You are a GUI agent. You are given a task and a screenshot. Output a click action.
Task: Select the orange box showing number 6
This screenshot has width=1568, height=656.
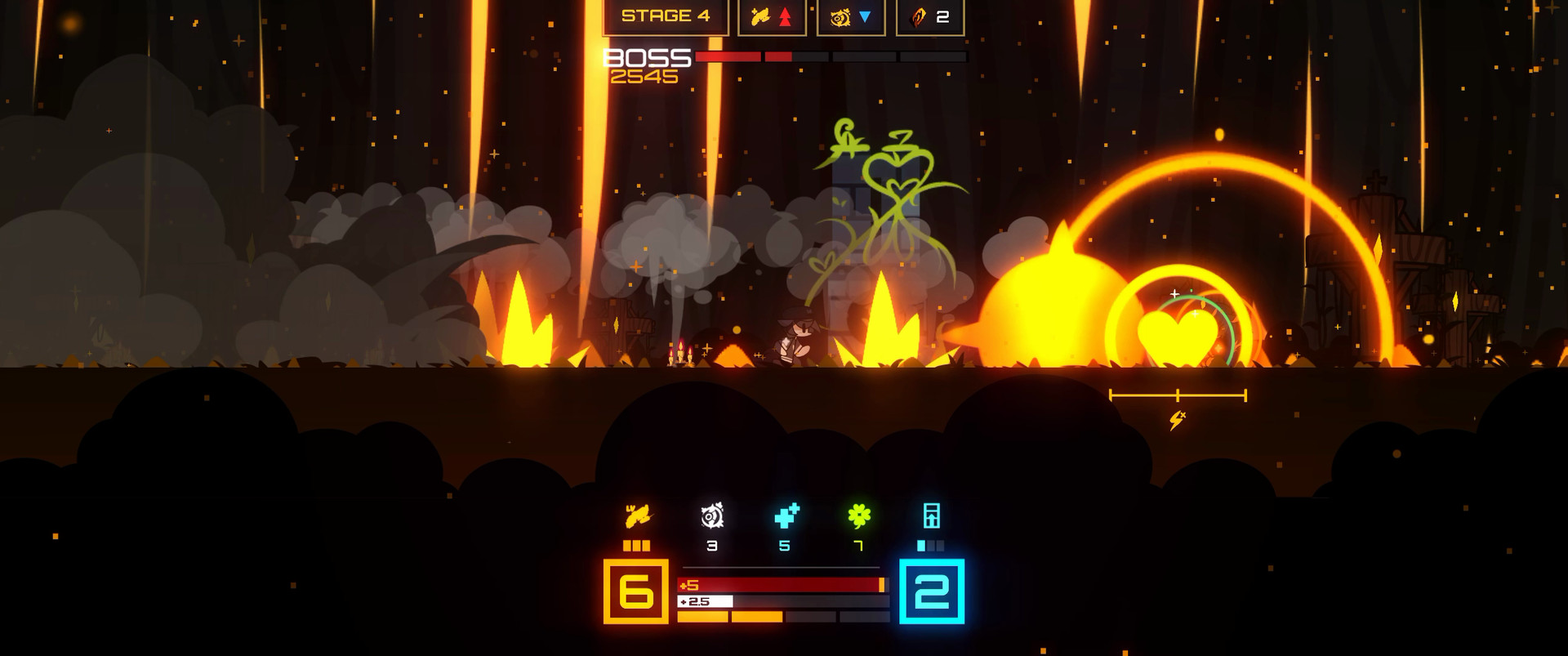pos(636,591)
